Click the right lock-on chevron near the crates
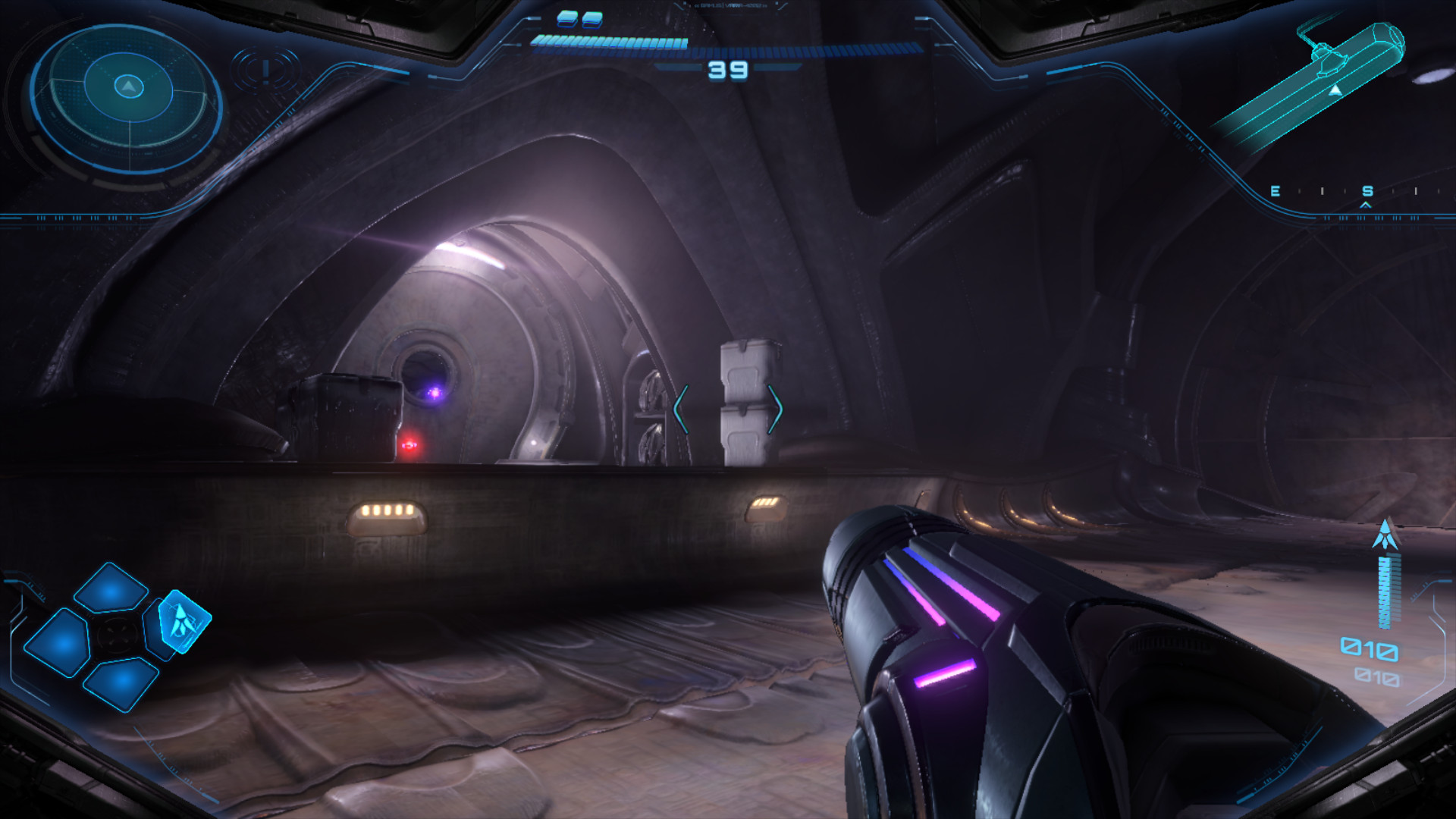This screenshot has width=1456, height=819. [777, 409]
